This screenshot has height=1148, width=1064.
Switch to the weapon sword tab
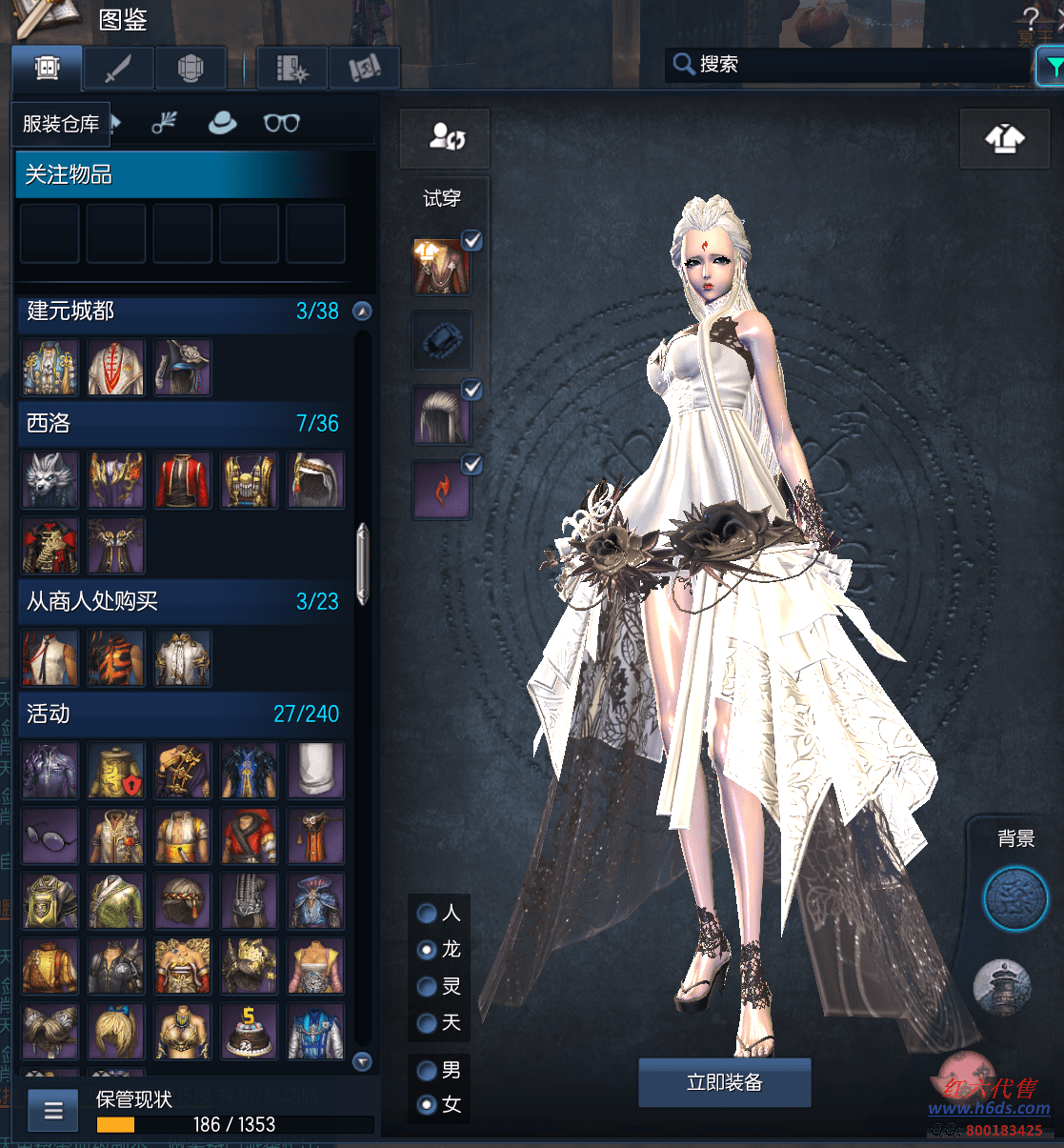(x=119, y=69)
